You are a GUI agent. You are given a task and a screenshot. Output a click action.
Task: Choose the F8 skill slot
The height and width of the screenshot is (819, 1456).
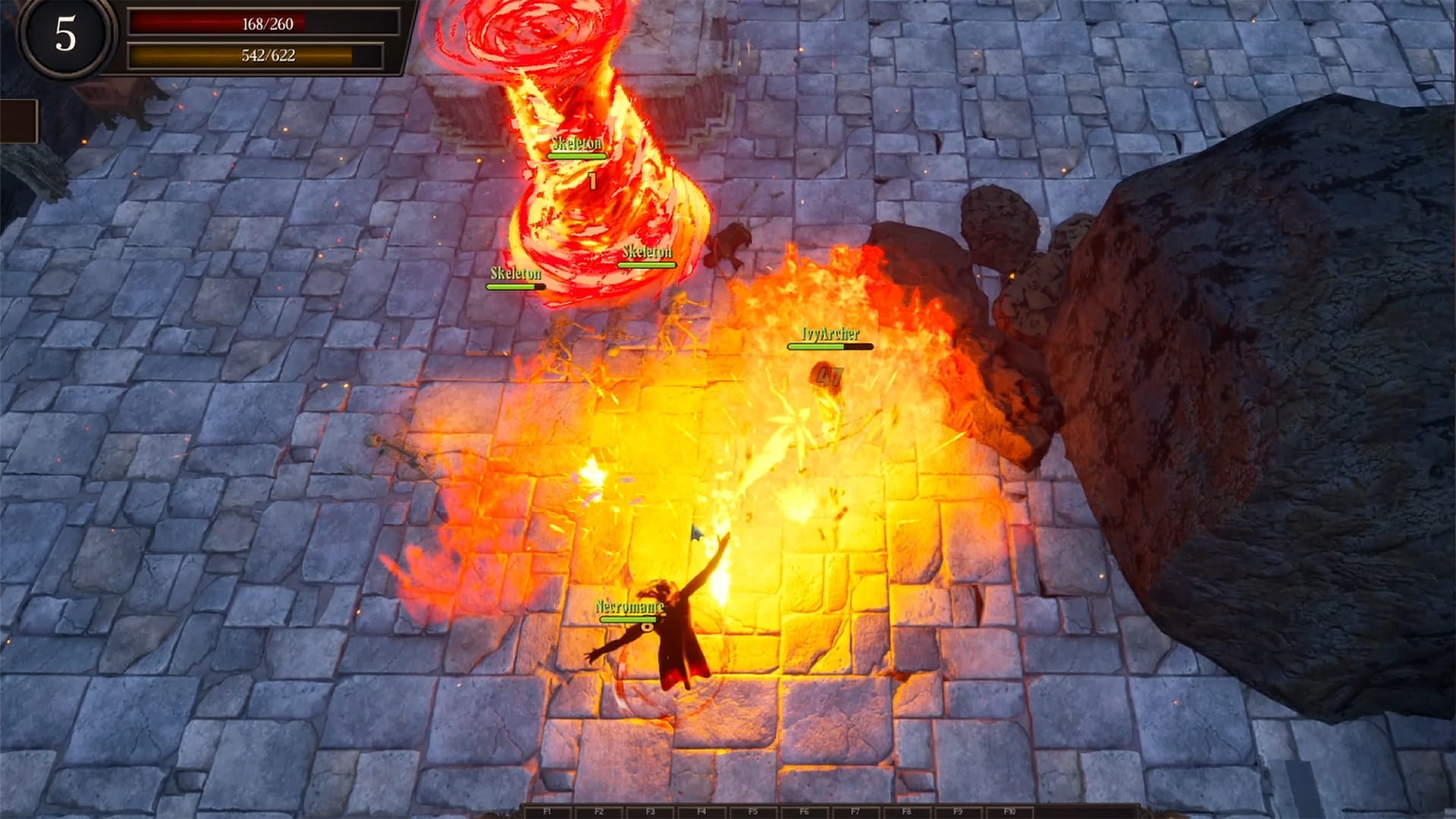[907, 811]
